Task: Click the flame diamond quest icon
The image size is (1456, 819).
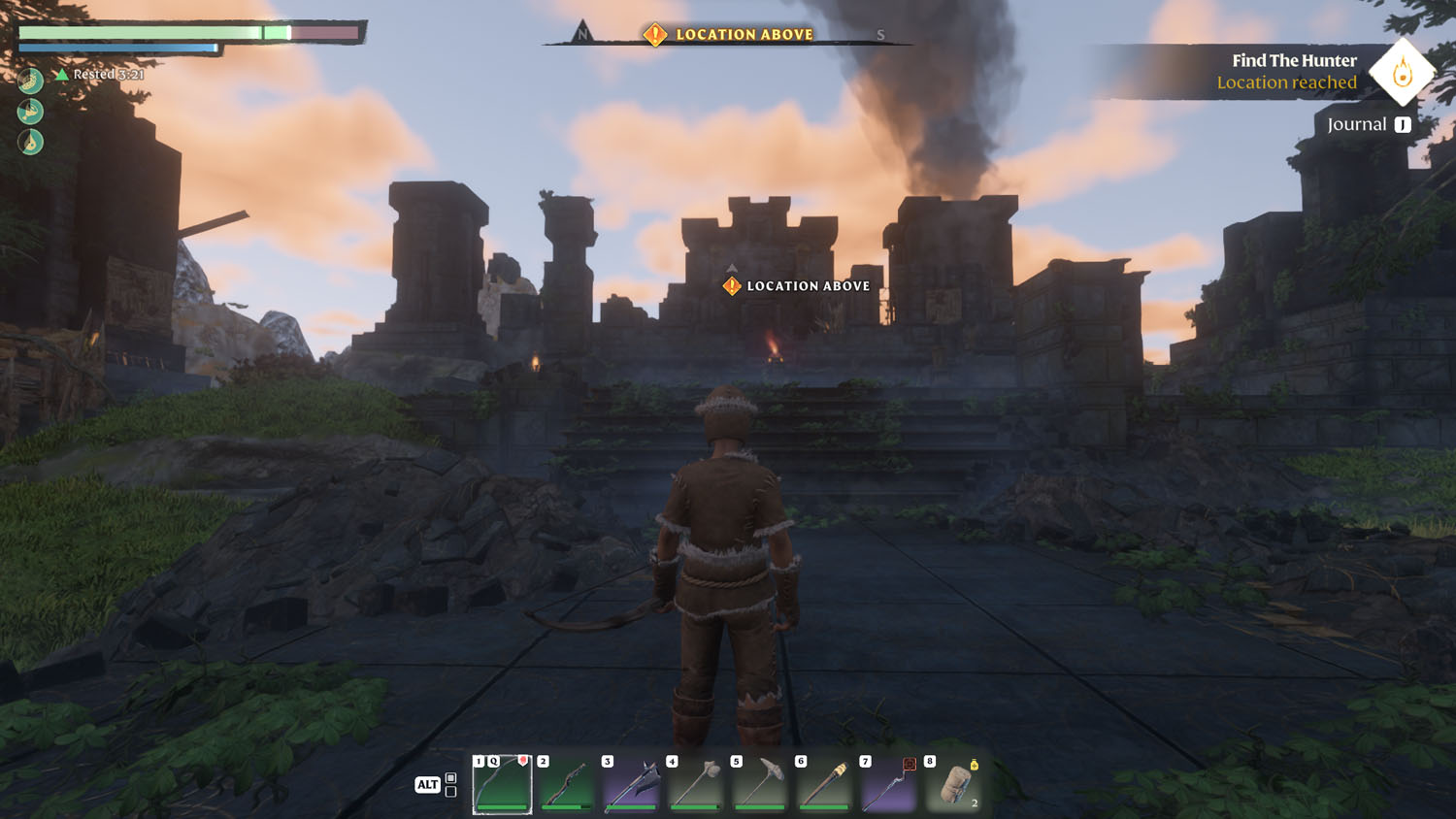Action: 1402,72
